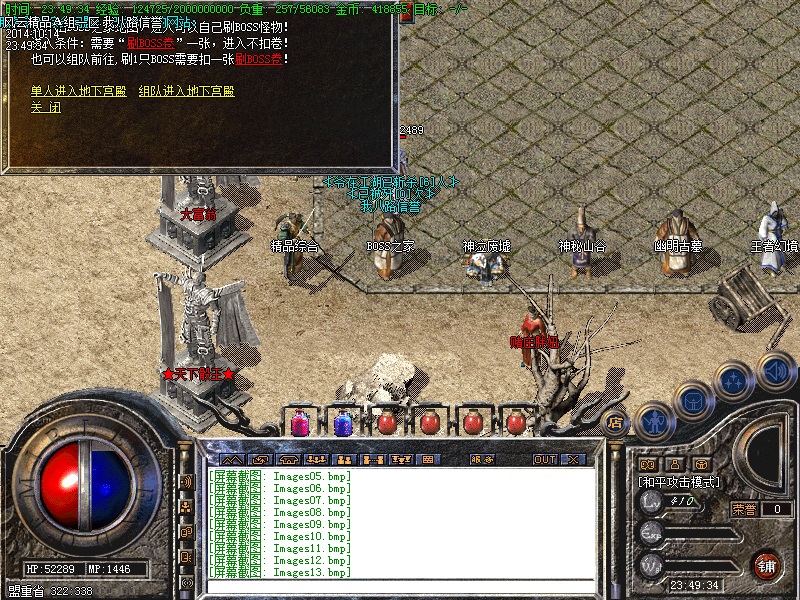Select the pink potion belt slot
The width and height of the screenshot is (800, 600).
point(299,423)
